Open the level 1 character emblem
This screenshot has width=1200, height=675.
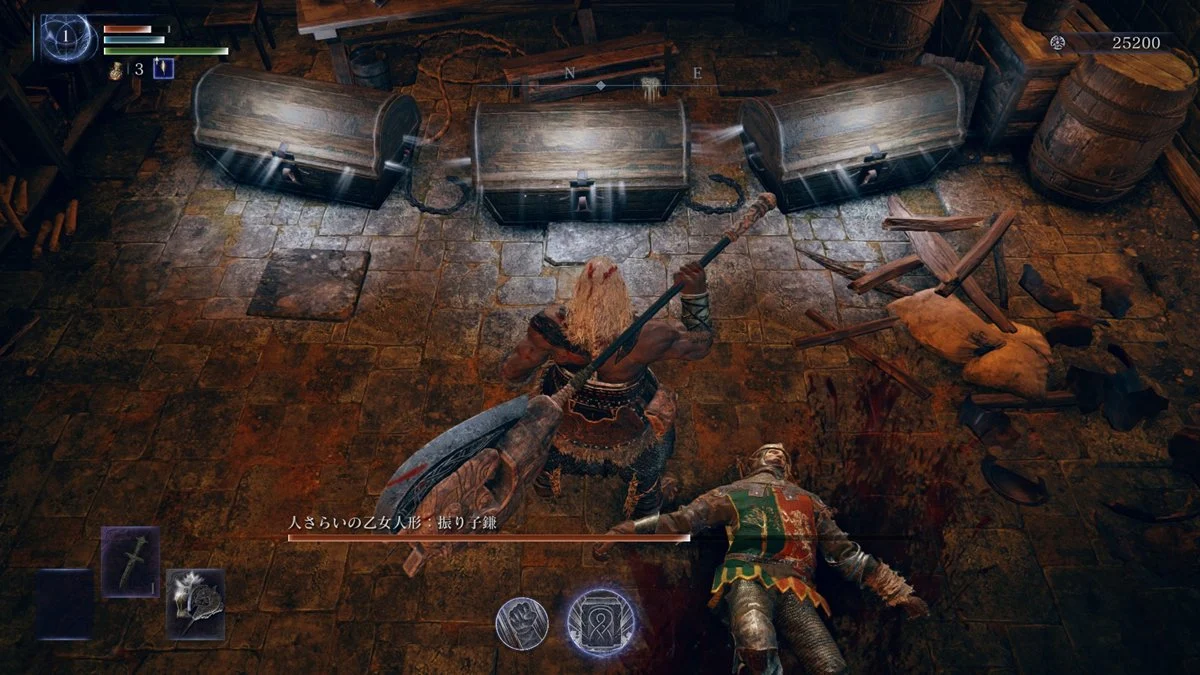tap(68, 38)
